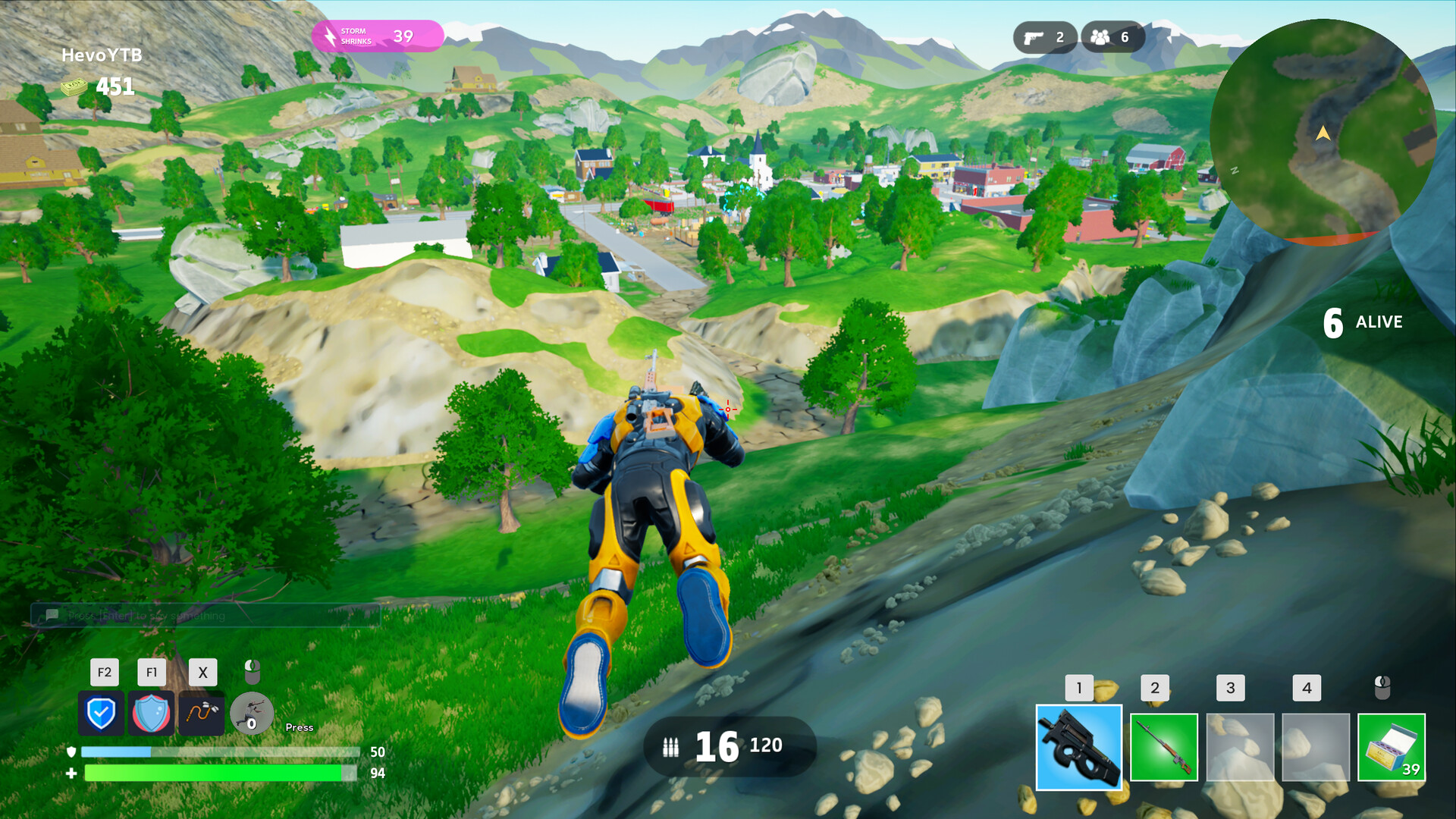Click the shield icon before the blue bar
Screen dimensions: 1456x819
tap(71, 752)
